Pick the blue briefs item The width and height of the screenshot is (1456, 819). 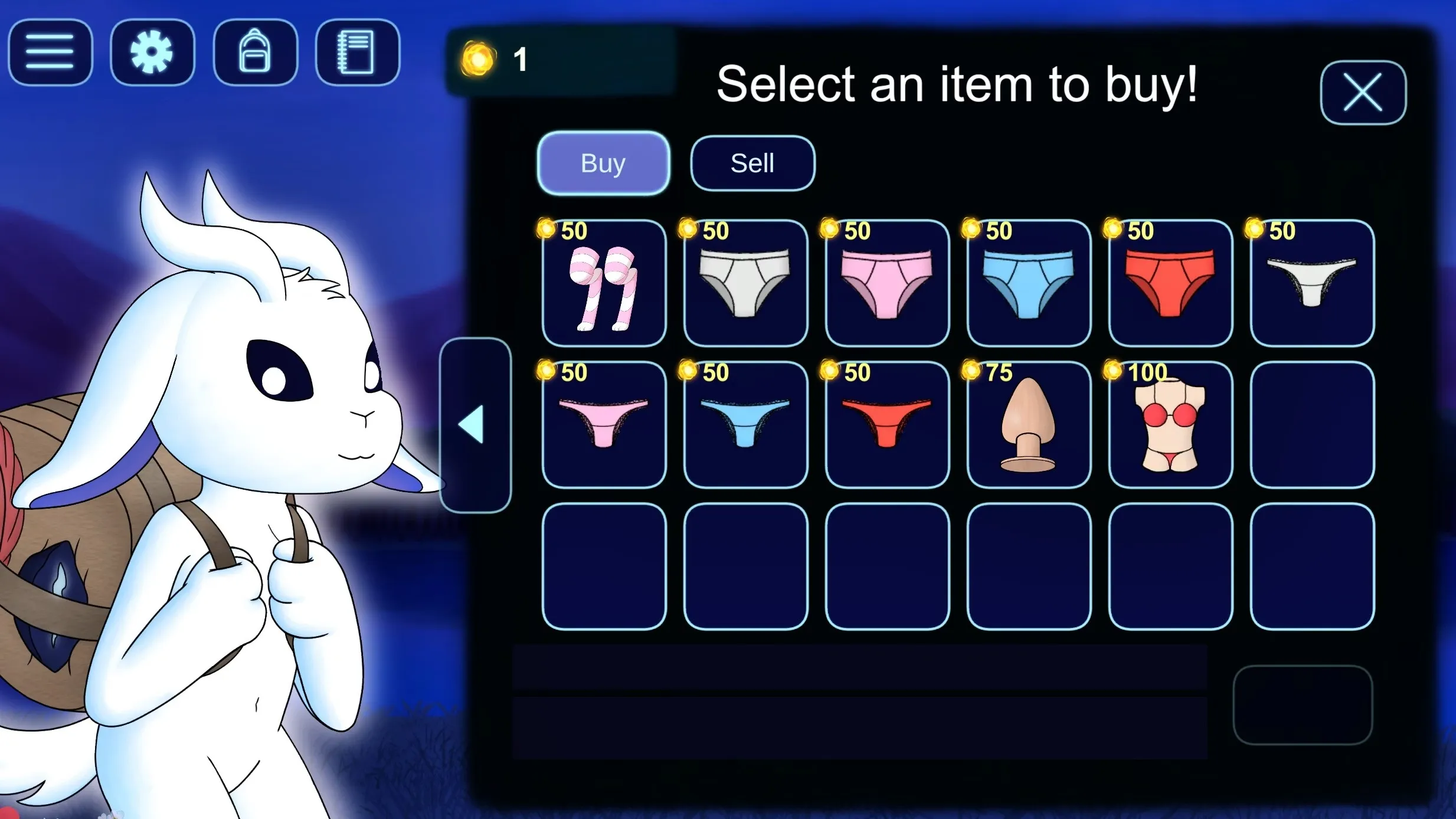coord(1029,284)
